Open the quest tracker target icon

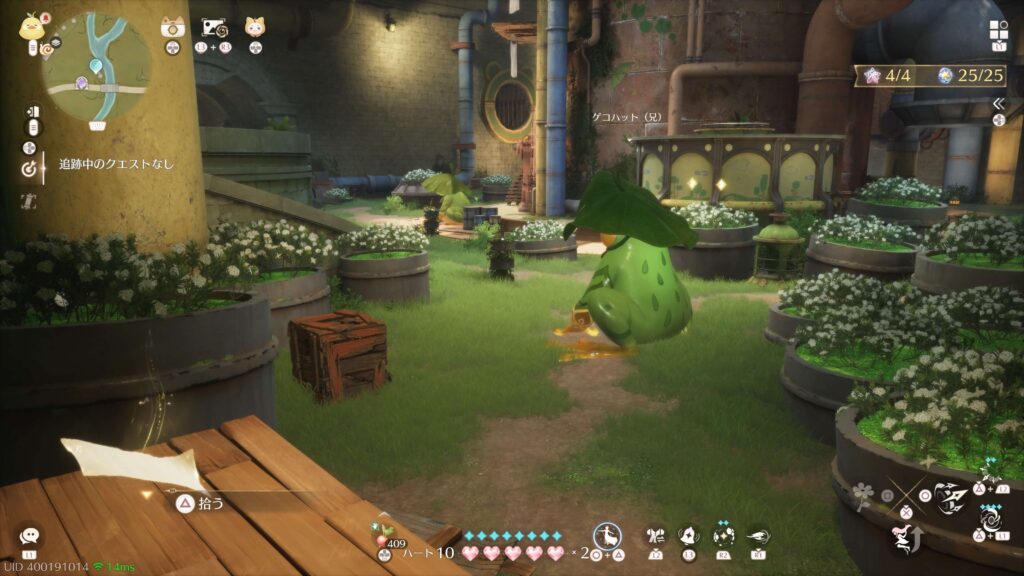coord(29,169)
